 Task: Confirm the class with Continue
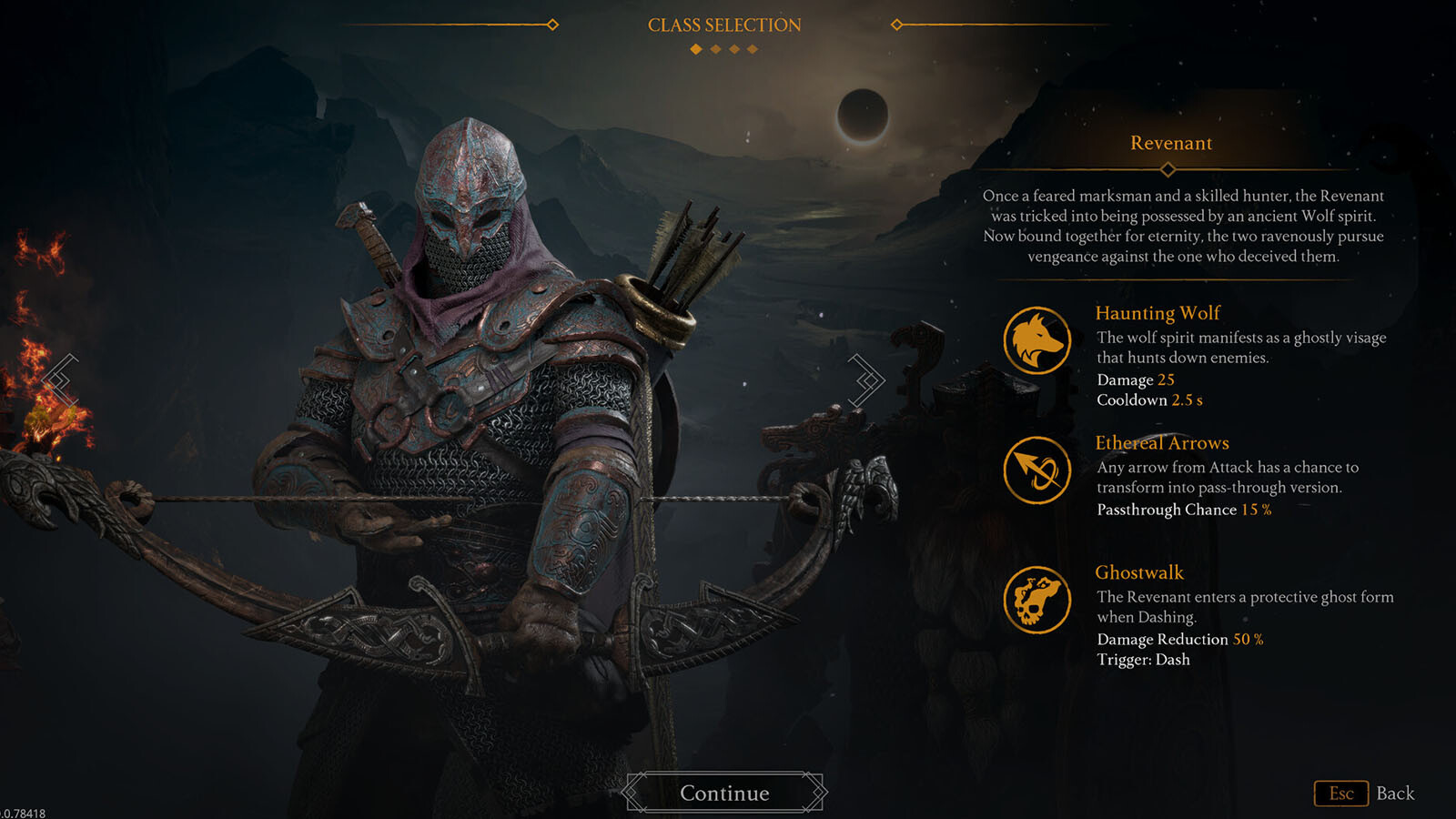[x=724, y=793]
